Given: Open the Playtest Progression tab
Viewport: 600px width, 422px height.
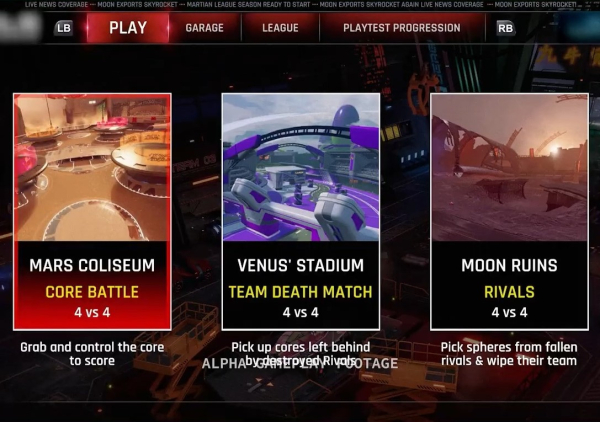Looking at the screenshot, I should tap(400, 28).
